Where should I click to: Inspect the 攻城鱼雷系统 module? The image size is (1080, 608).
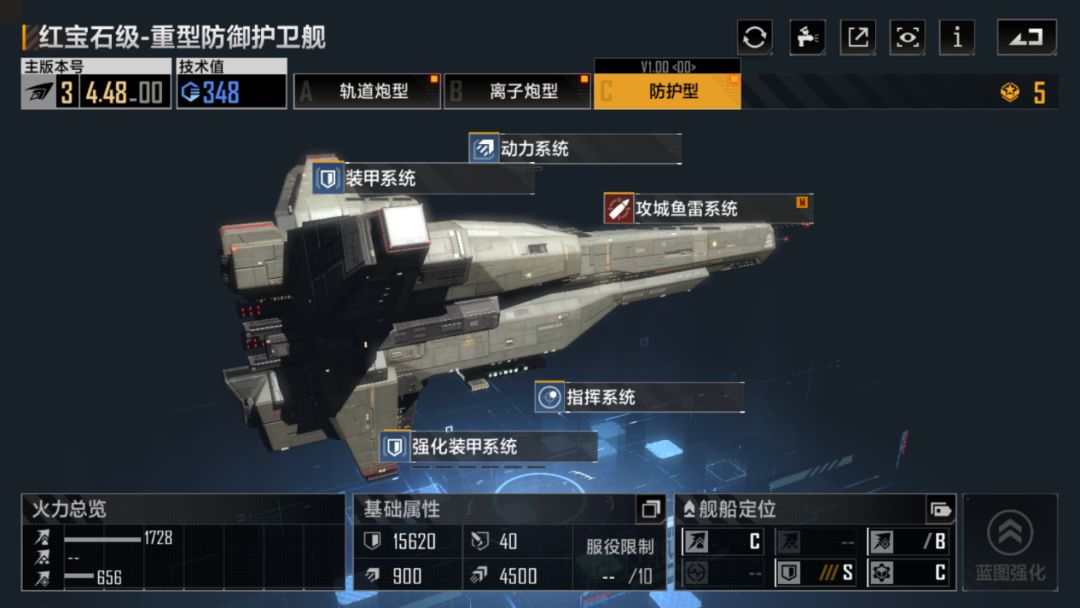(686, 209)
